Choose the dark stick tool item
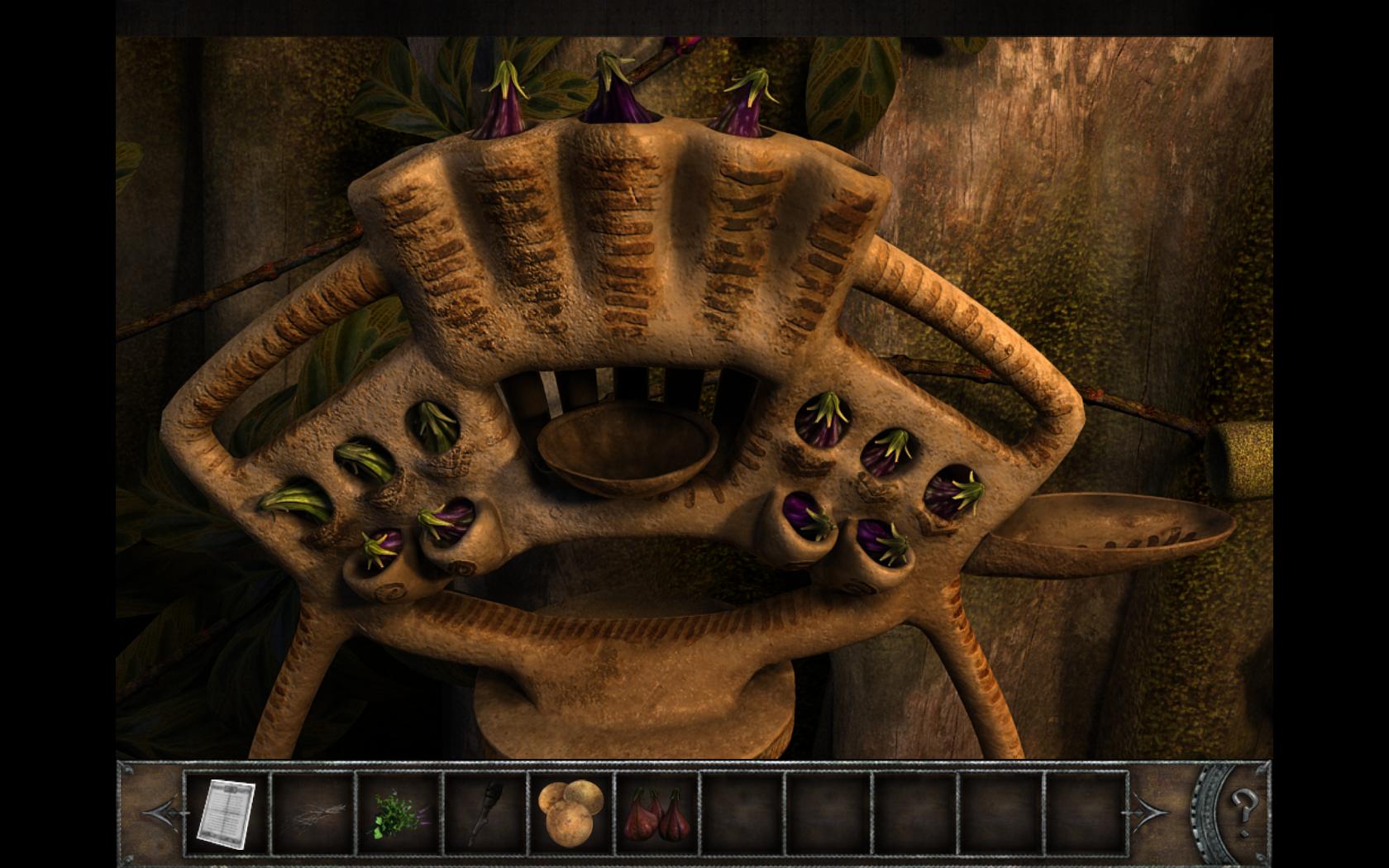Image resolution: width=1389 pixels, height=868 pixels. (485, 813)
